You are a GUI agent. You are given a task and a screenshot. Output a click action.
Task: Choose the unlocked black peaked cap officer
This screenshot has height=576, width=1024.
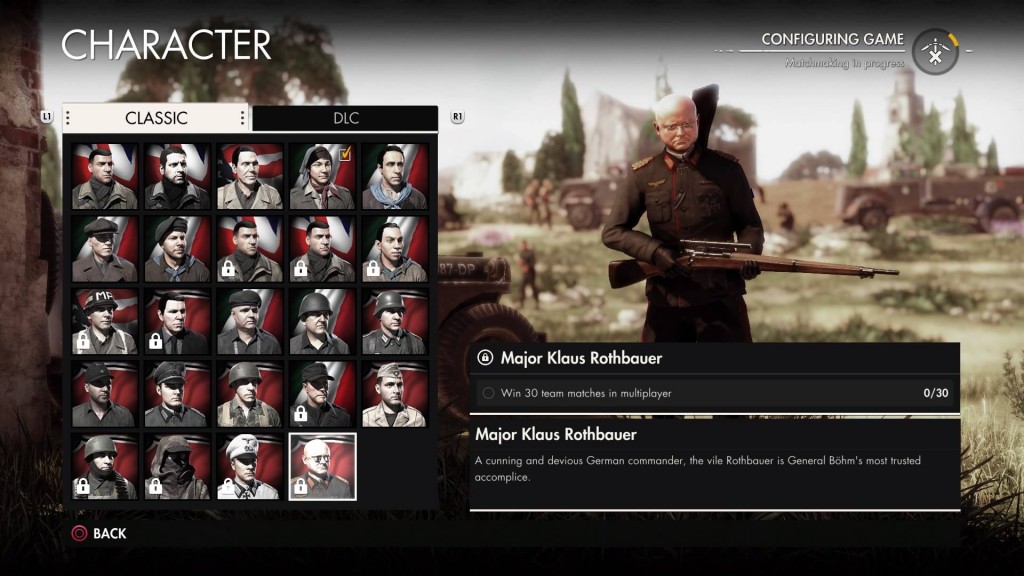click(177, 394)
